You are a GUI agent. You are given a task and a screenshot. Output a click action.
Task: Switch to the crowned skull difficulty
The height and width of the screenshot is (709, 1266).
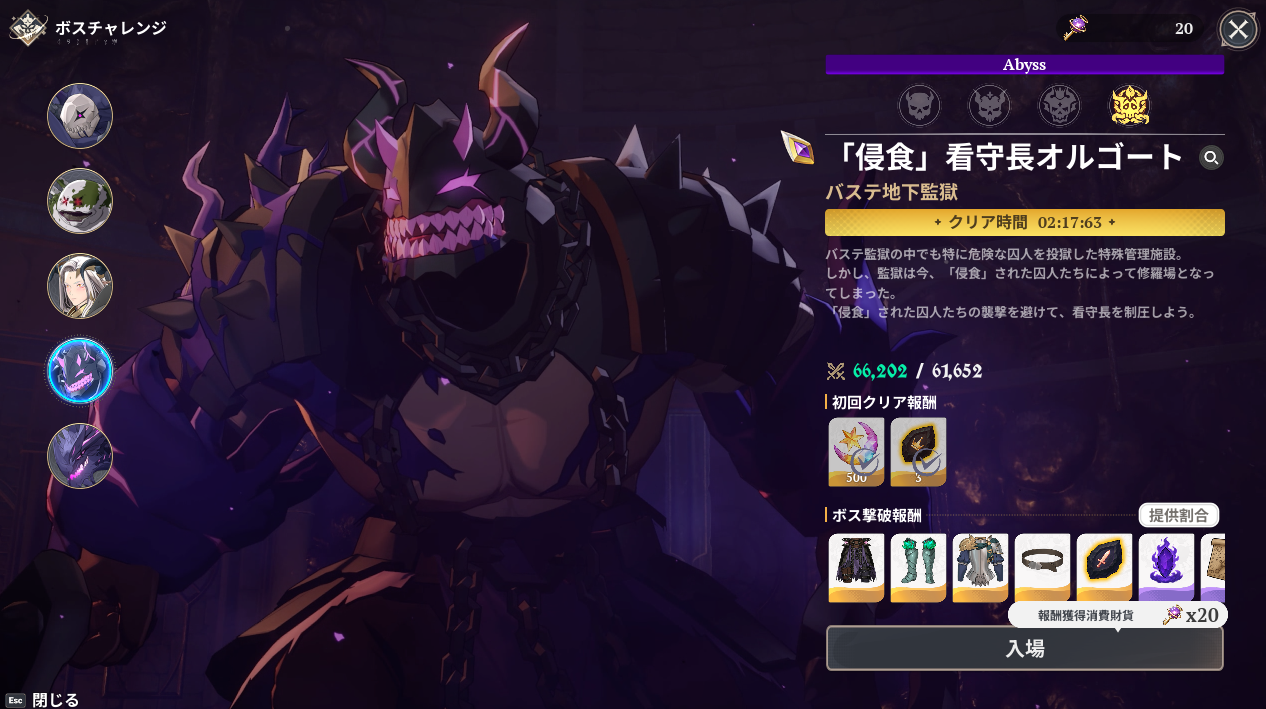[x=1059, y=105]
